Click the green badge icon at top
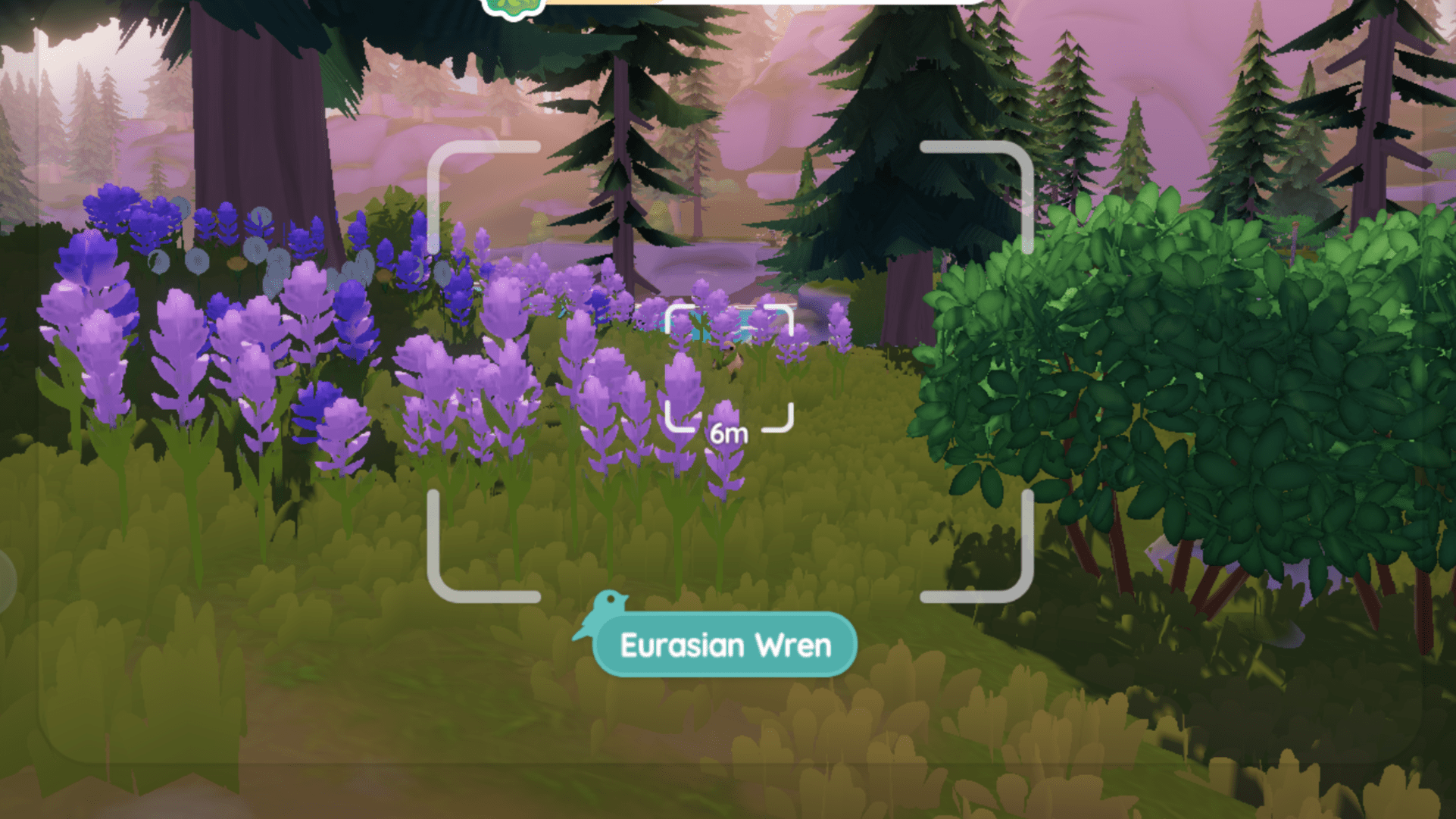Screen dimensions: 1456x819 [x=514, y=7]
